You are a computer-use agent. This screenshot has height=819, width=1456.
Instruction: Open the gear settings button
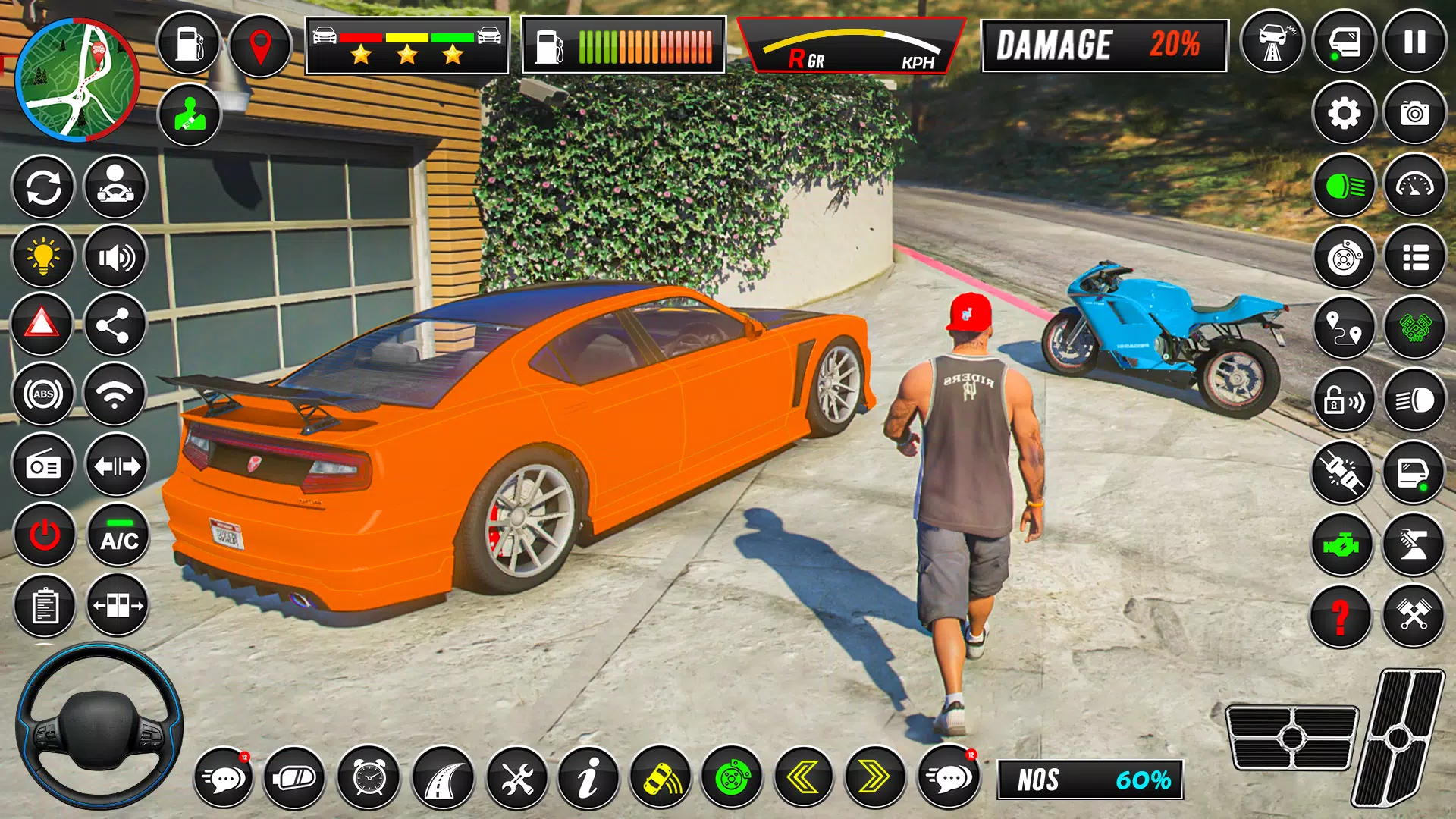1344,114
